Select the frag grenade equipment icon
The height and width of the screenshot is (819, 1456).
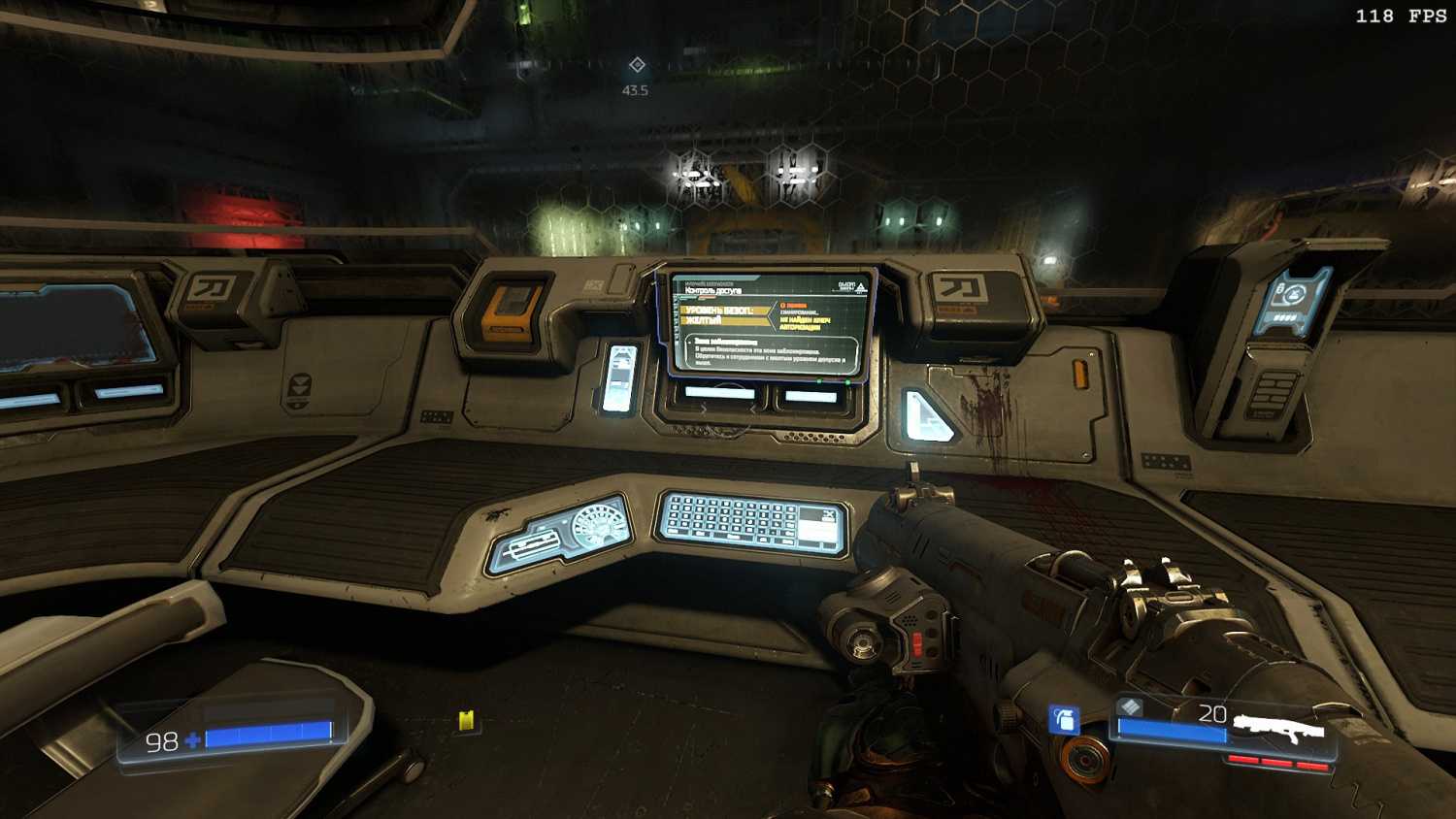(1064, 720)
